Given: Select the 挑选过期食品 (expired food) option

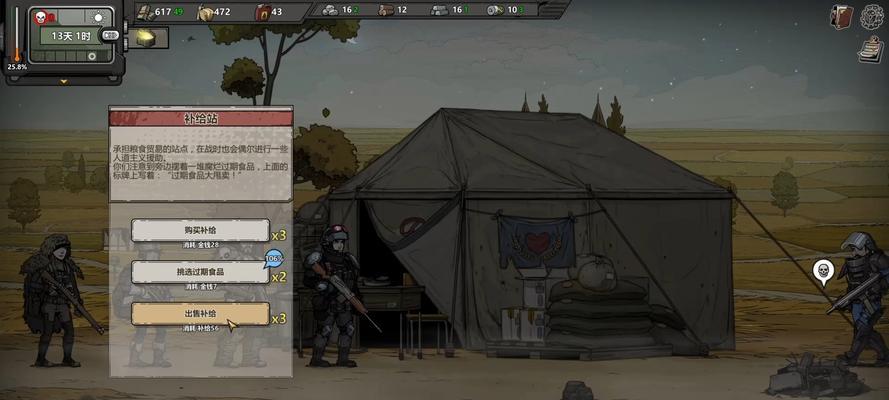Looking at the screenshot, I should coord(200,272).
